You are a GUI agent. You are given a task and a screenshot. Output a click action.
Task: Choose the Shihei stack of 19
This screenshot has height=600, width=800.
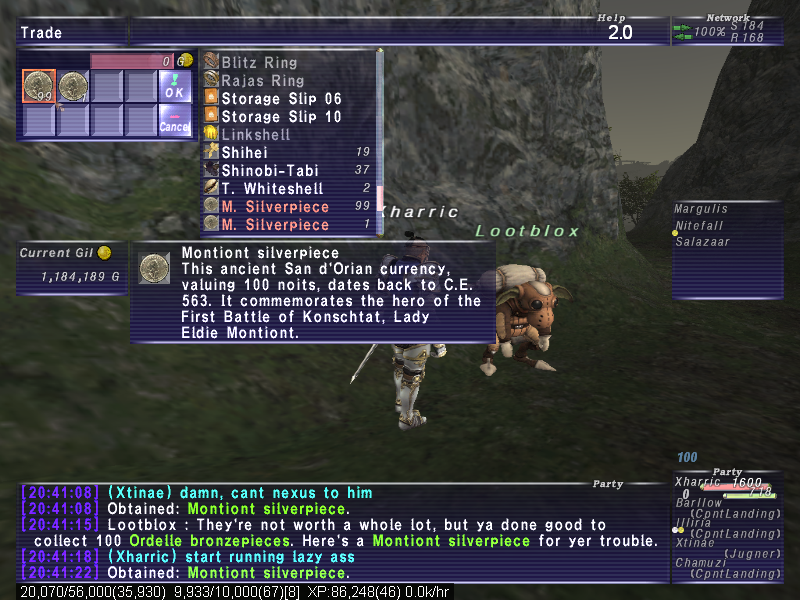tap(244, 153)
